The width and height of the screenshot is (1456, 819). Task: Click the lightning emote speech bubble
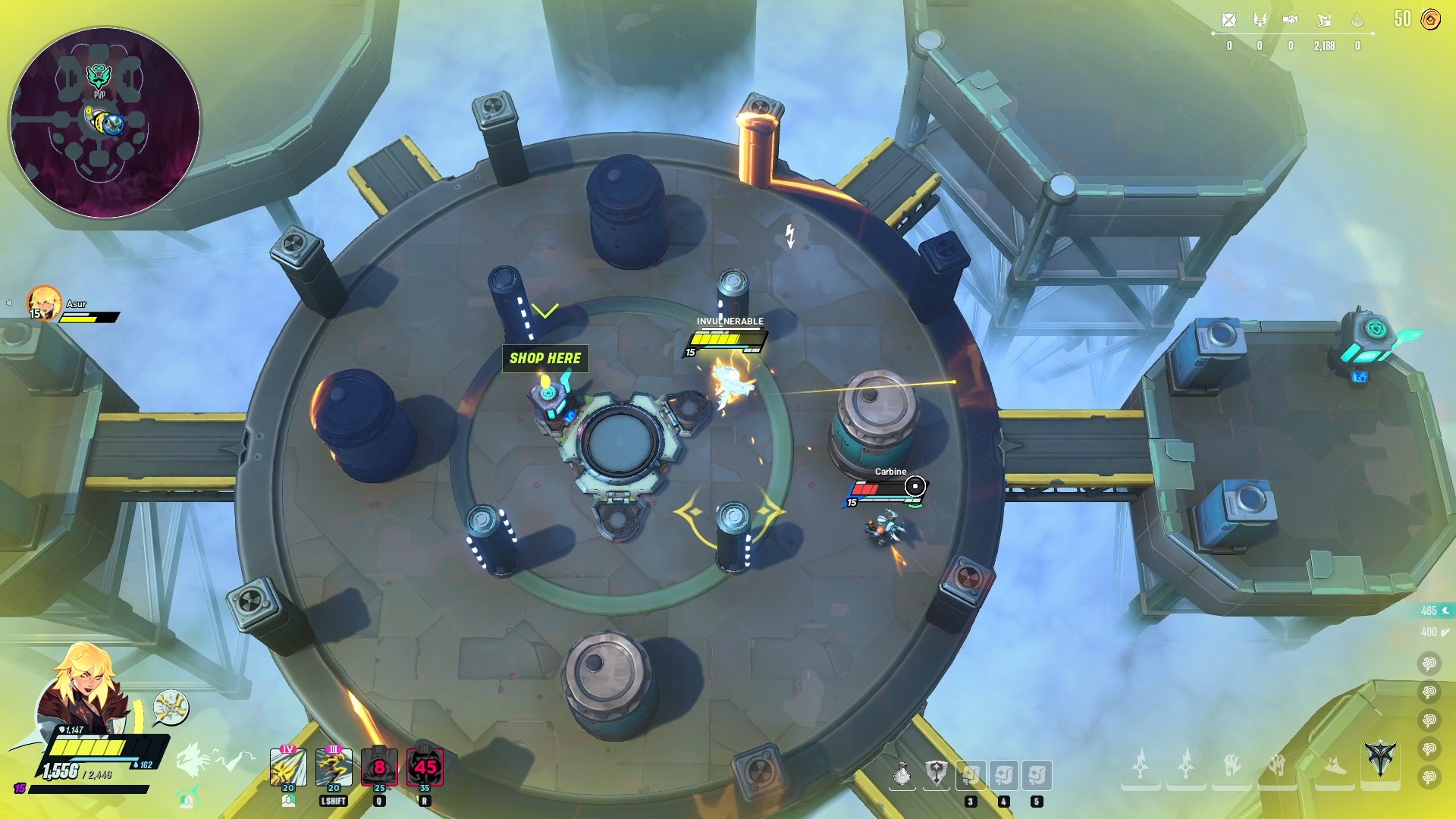(171, 707)
